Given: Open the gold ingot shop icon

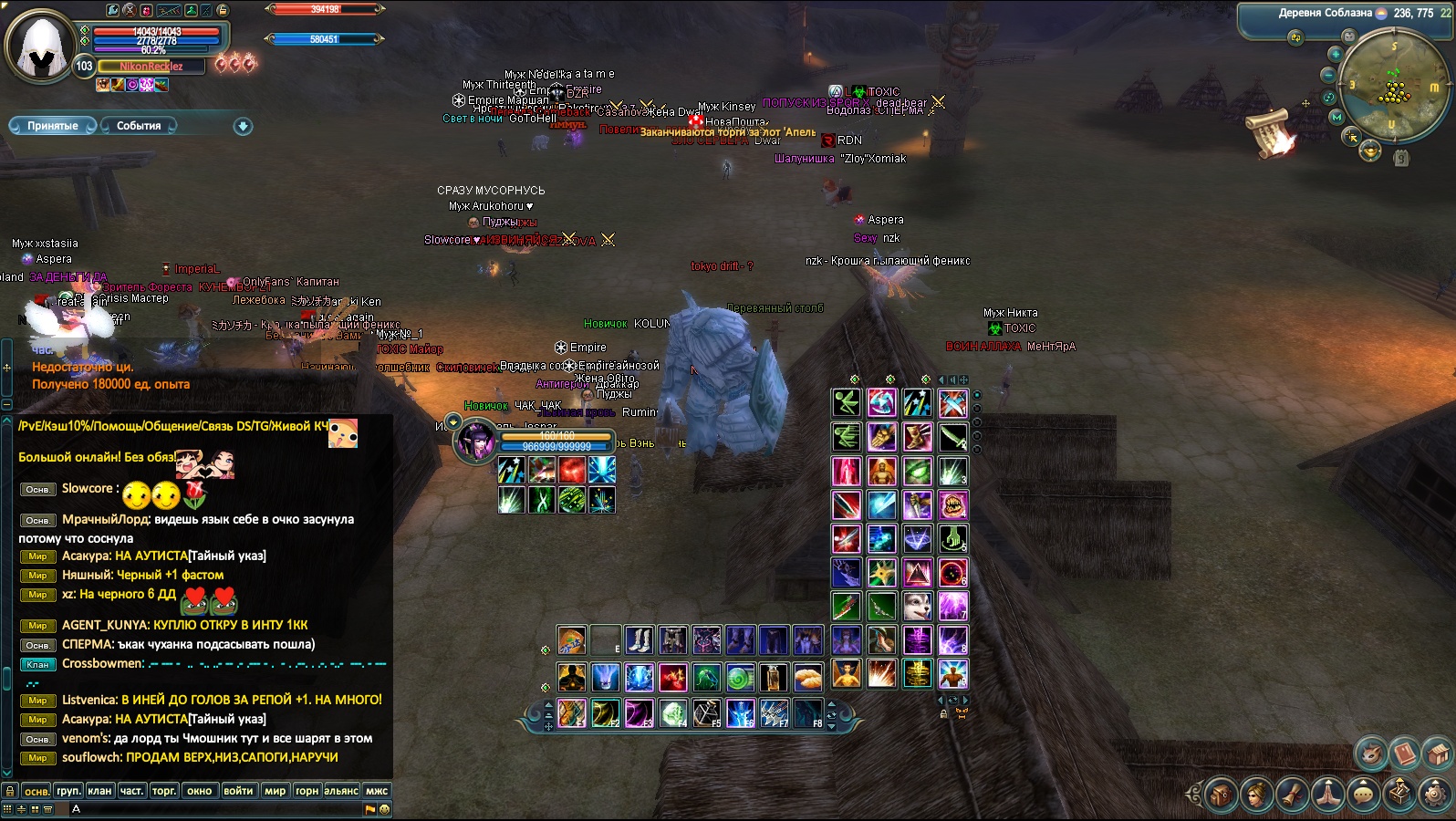Looking at the screenshot, I should (1369, 151).
